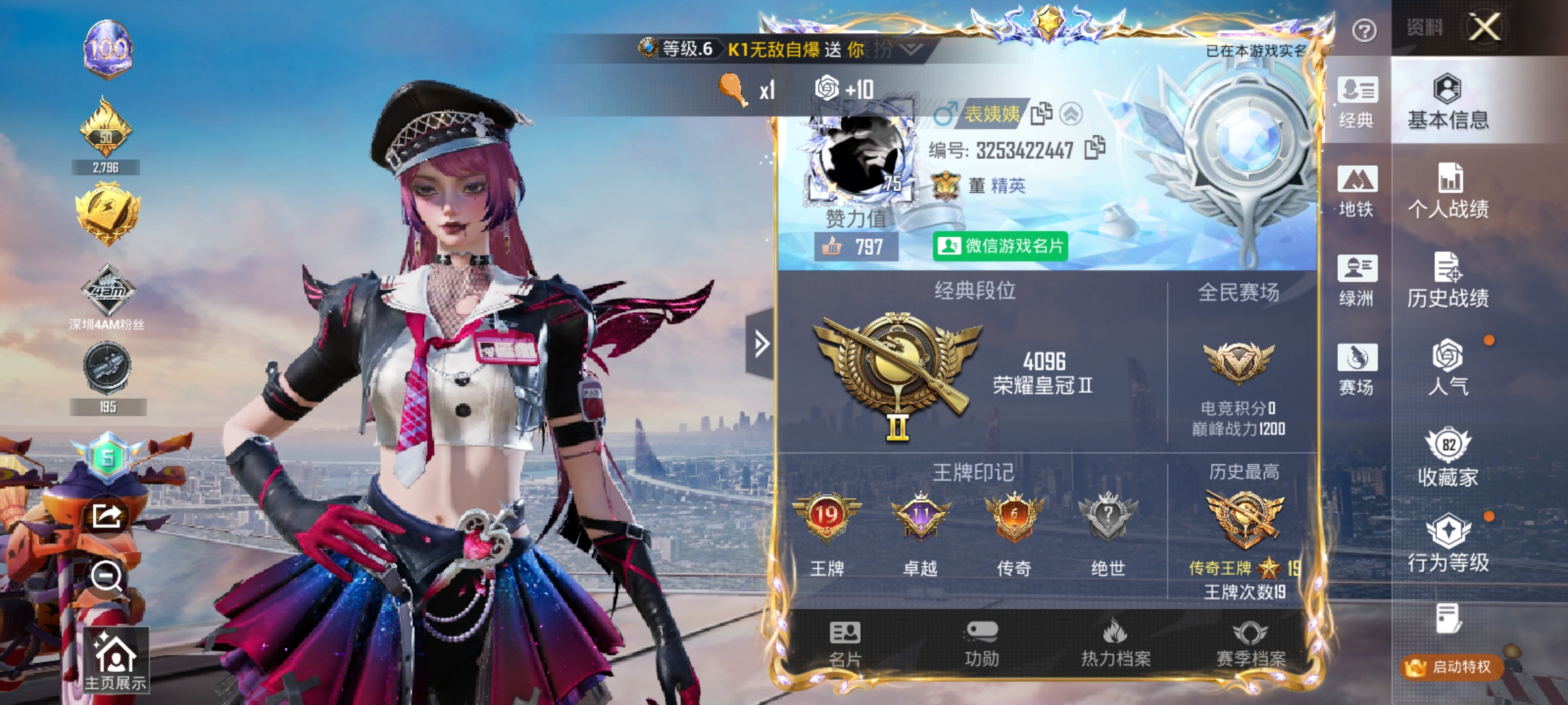Open the 地铁 mode tab
Viewport: 1568px width, 705px height.
(1359, 192)
